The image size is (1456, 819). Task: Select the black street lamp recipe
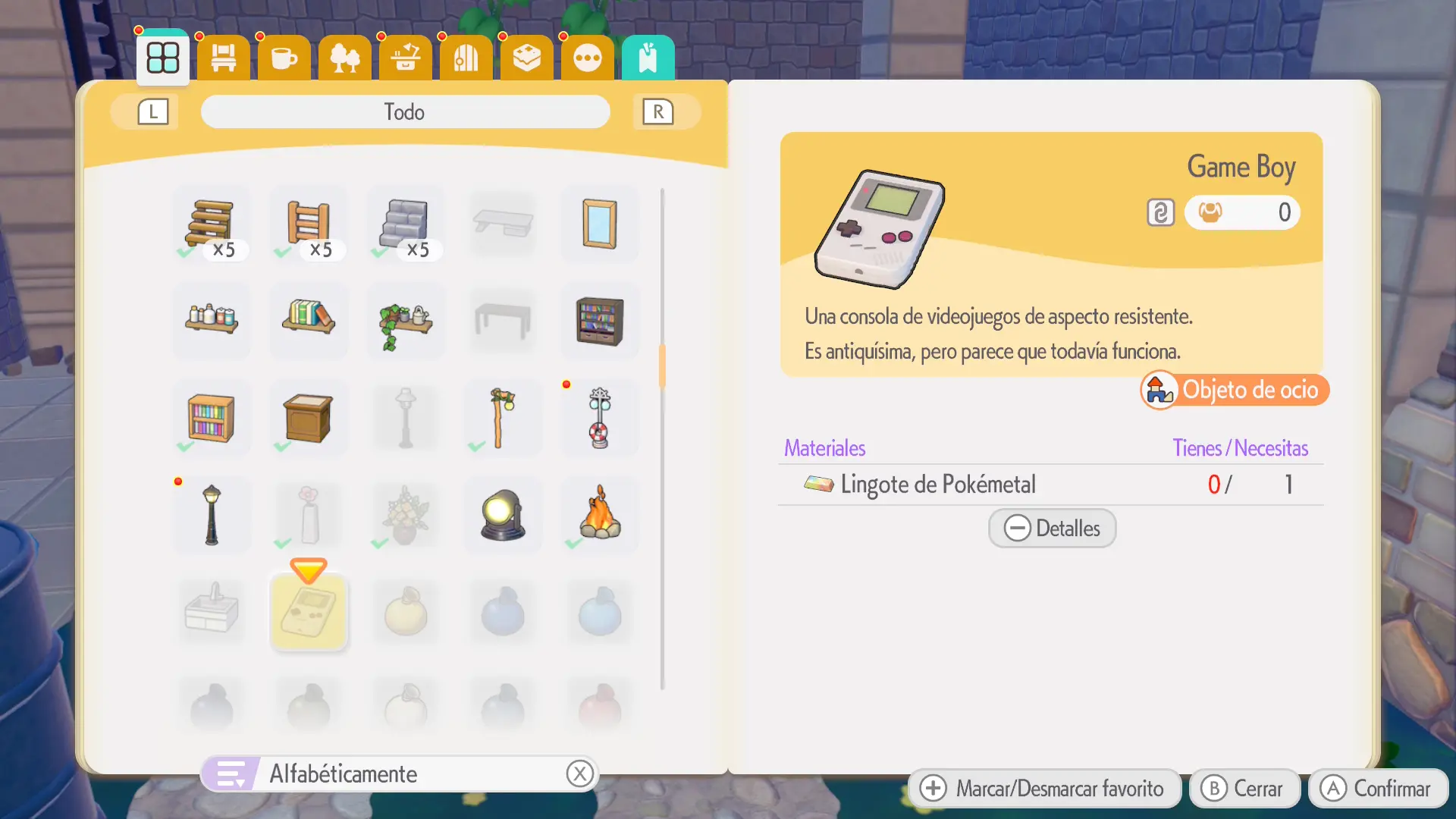tap(212, 516)
